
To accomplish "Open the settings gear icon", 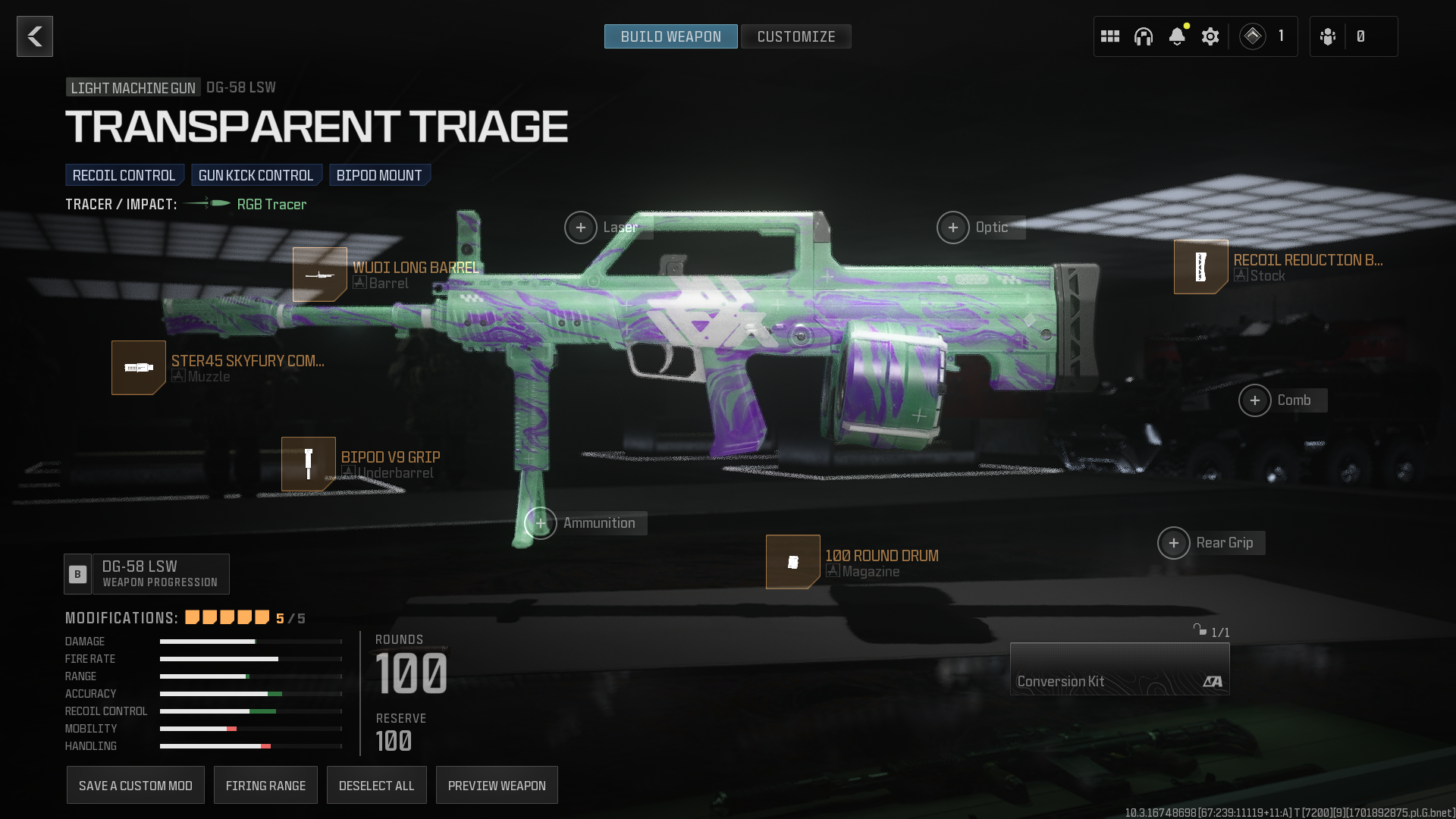I will click(1210, 36).
